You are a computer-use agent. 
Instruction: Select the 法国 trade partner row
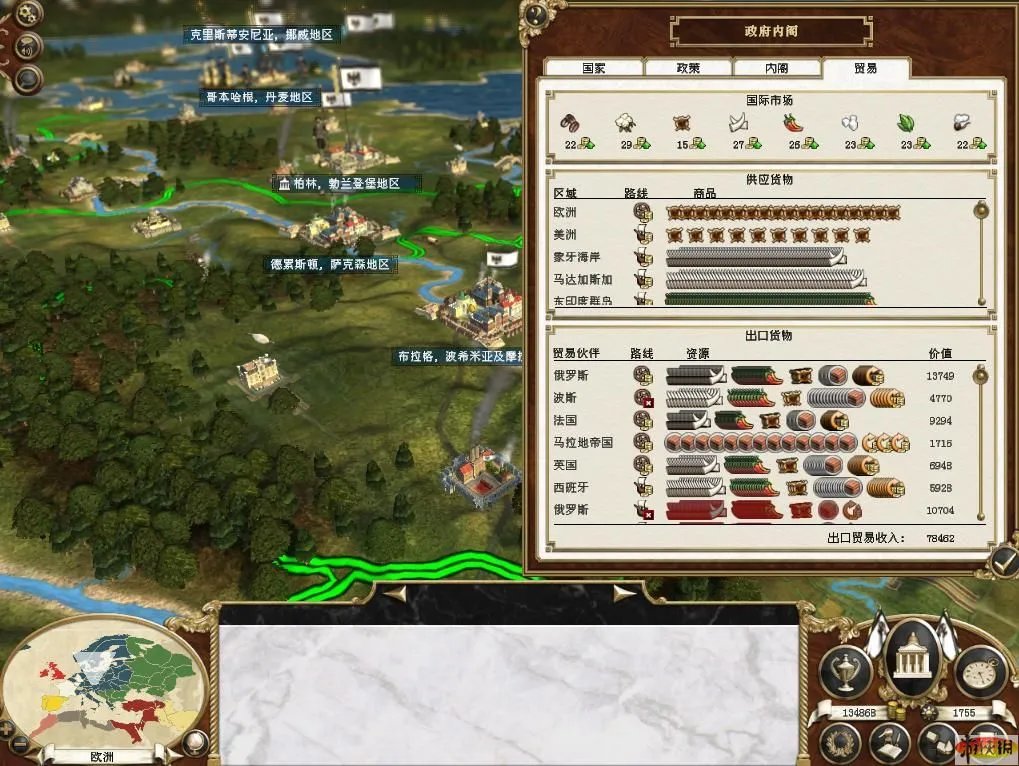(760, 420)
